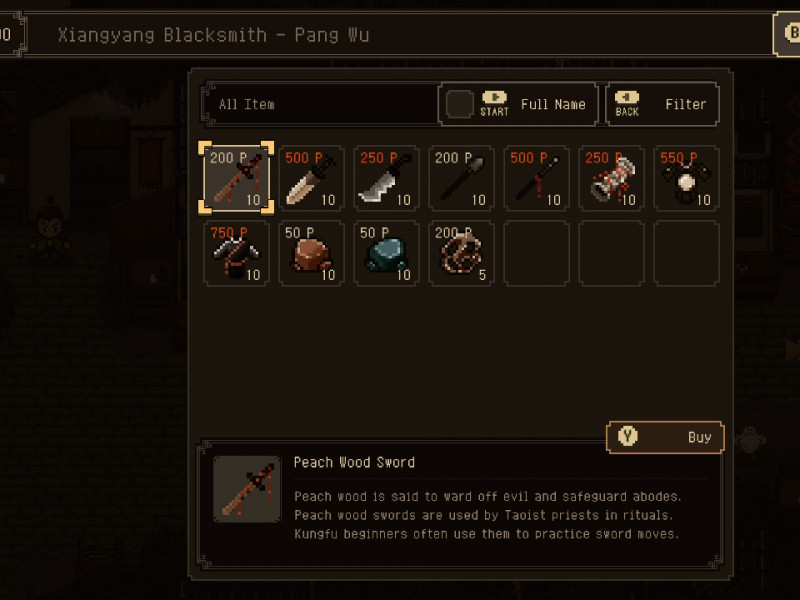This screenshot has height=600, width=800.
Task: Select the 500 P dagger item
Action: tap(311, 178)
